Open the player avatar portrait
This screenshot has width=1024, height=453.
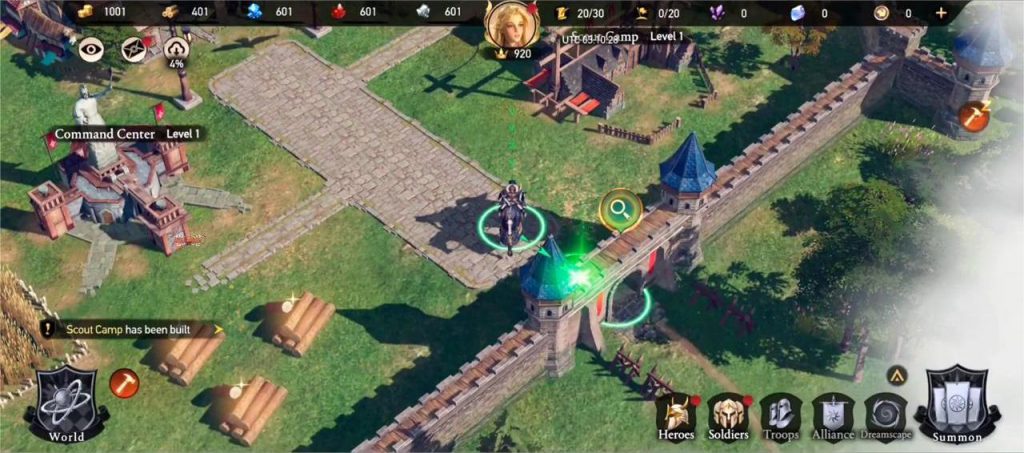511,24
